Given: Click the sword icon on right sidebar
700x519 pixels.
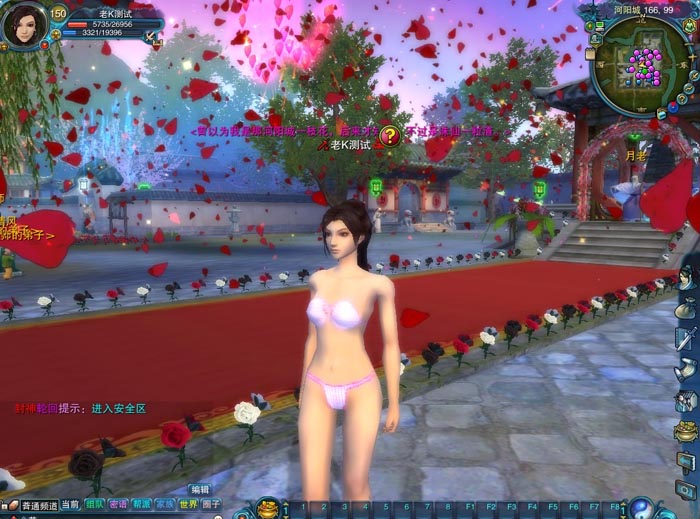Looking at the screenshot, I should (x=687, y=338).
